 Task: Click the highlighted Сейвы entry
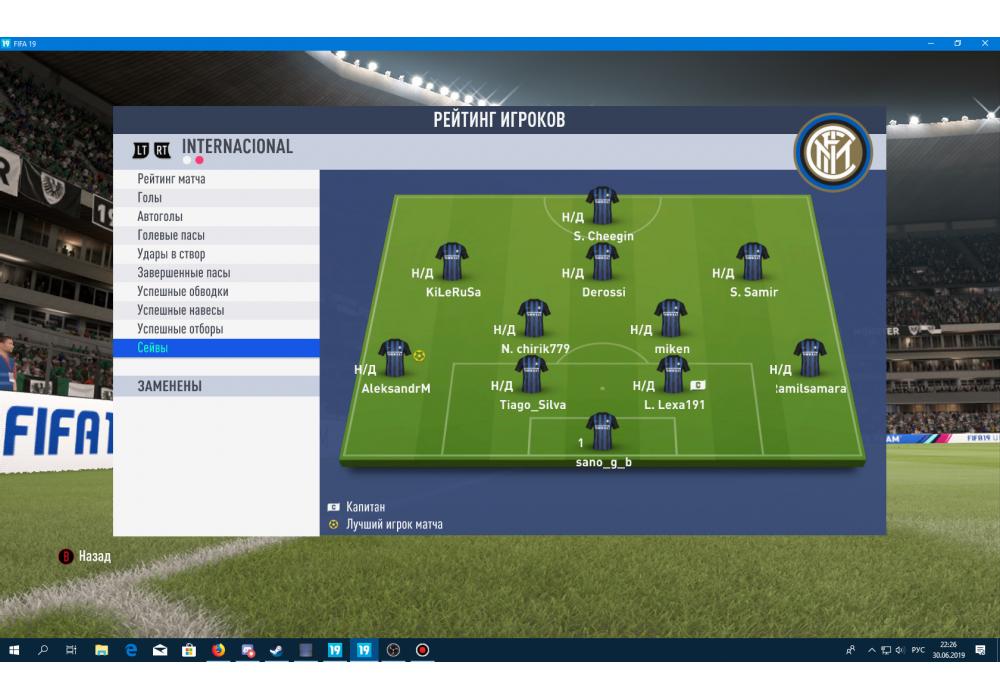click(x=153, y=348)
